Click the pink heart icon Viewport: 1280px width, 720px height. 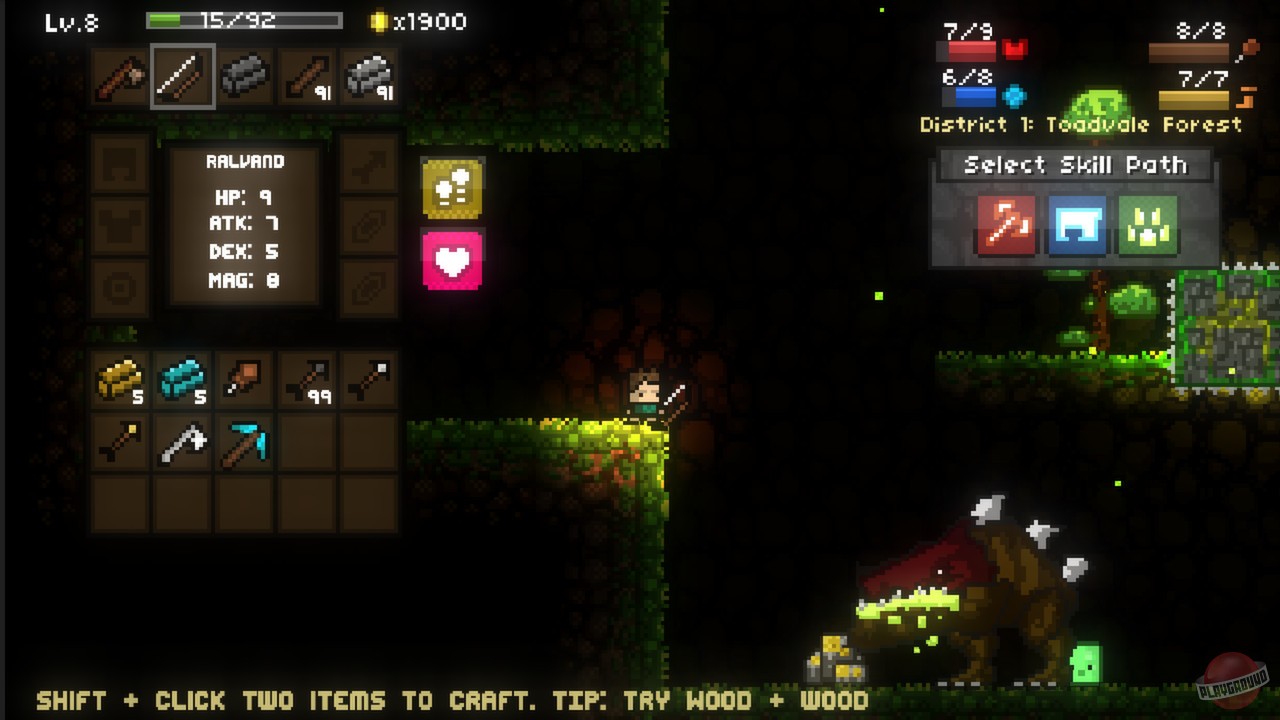[452, 258]
